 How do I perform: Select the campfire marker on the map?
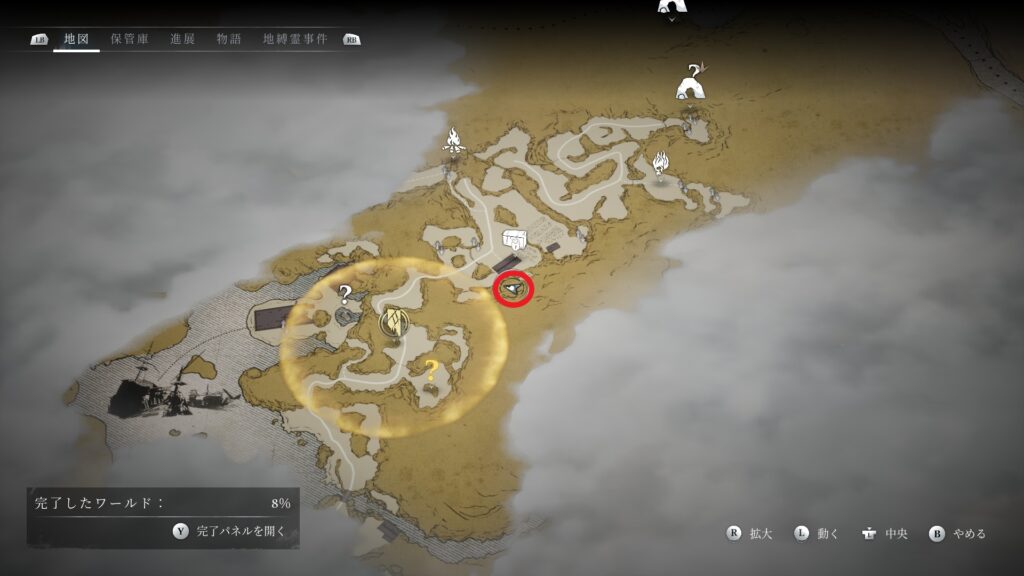[x=455, y=142]
